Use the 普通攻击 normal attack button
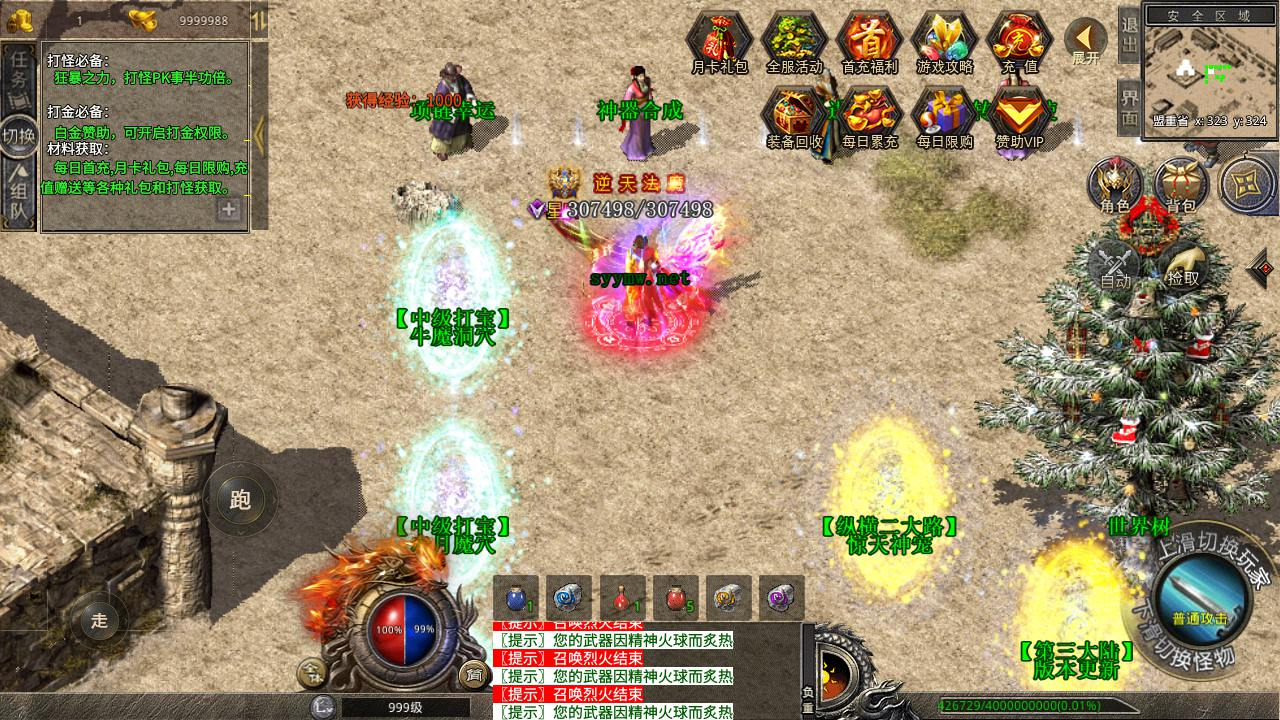1280x720 pixels. coord(1200,597)
